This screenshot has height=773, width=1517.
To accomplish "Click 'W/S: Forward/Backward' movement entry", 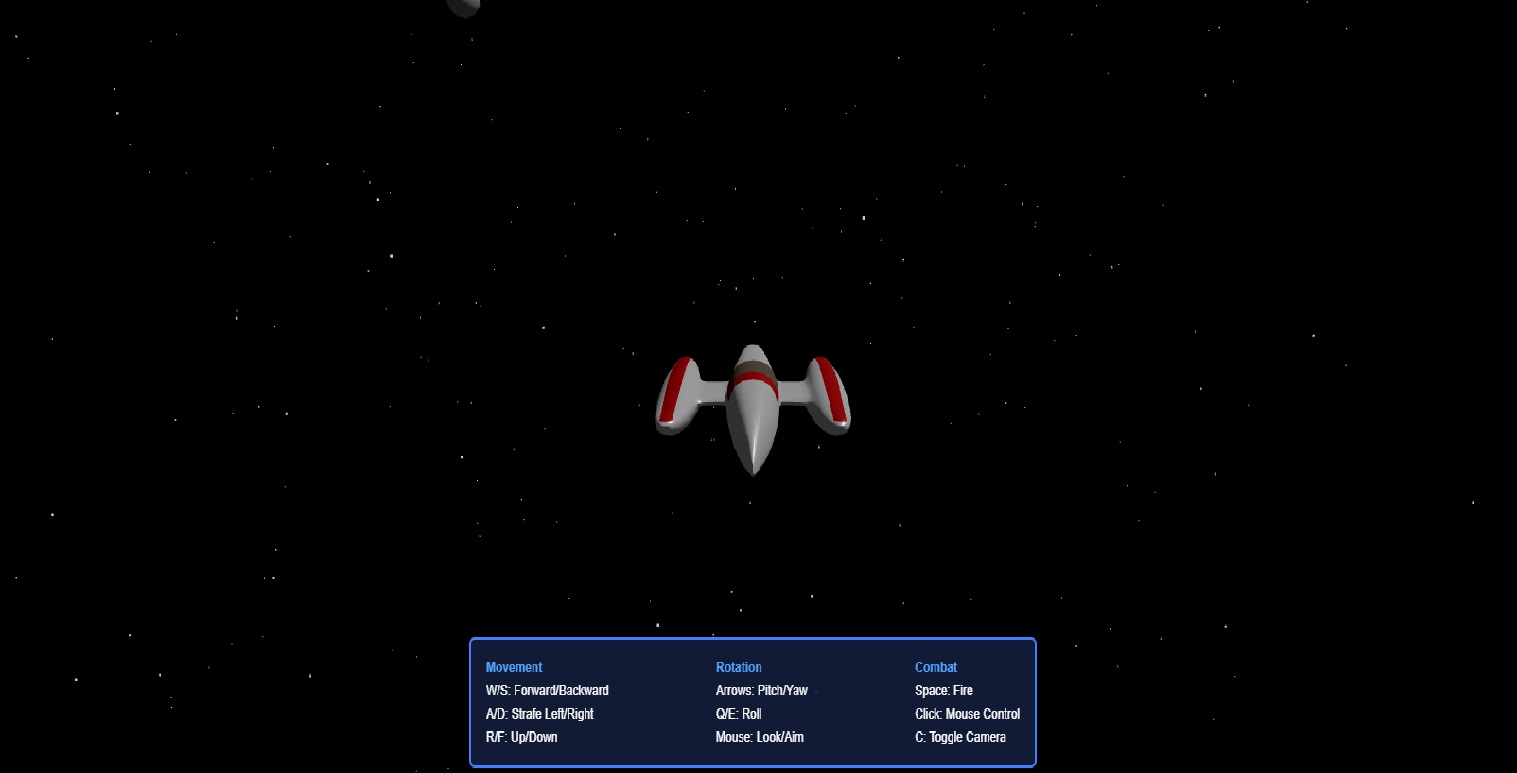I will click(x=548, y=690).
